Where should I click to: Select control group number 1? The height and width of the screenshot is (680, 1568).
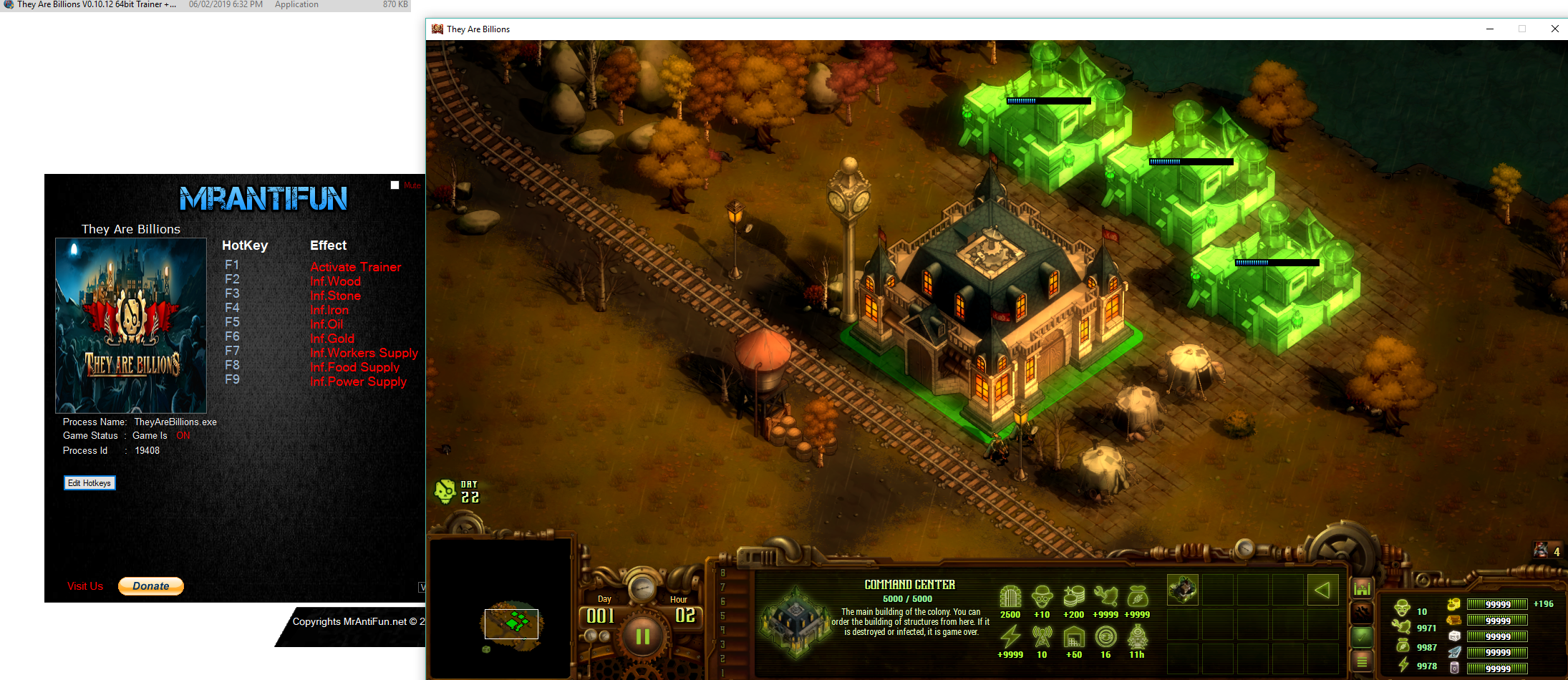tap(723, 672)
